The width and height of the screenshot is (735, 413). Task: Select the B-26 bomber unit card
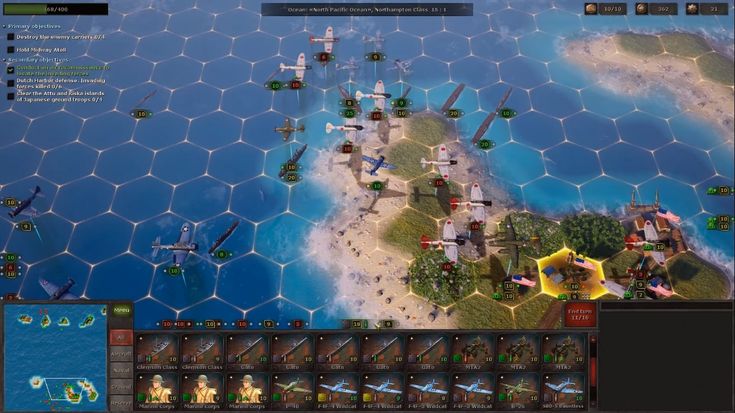pyautogui.click(x=519, y=390)
